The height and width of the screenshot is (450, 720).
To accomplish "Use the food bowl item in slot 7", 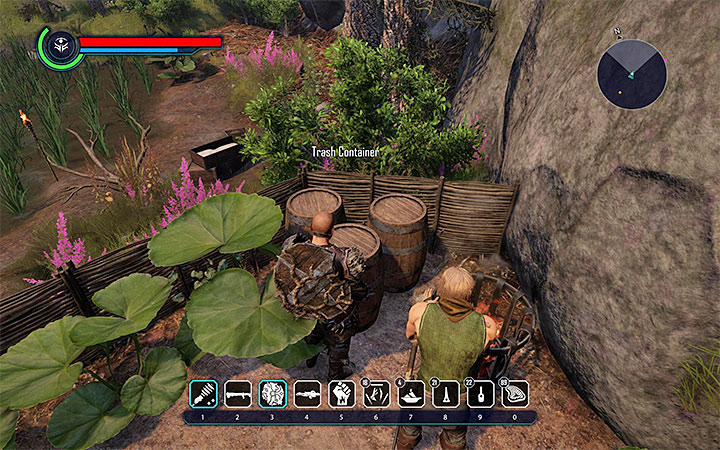I will (x=411, y=392).
